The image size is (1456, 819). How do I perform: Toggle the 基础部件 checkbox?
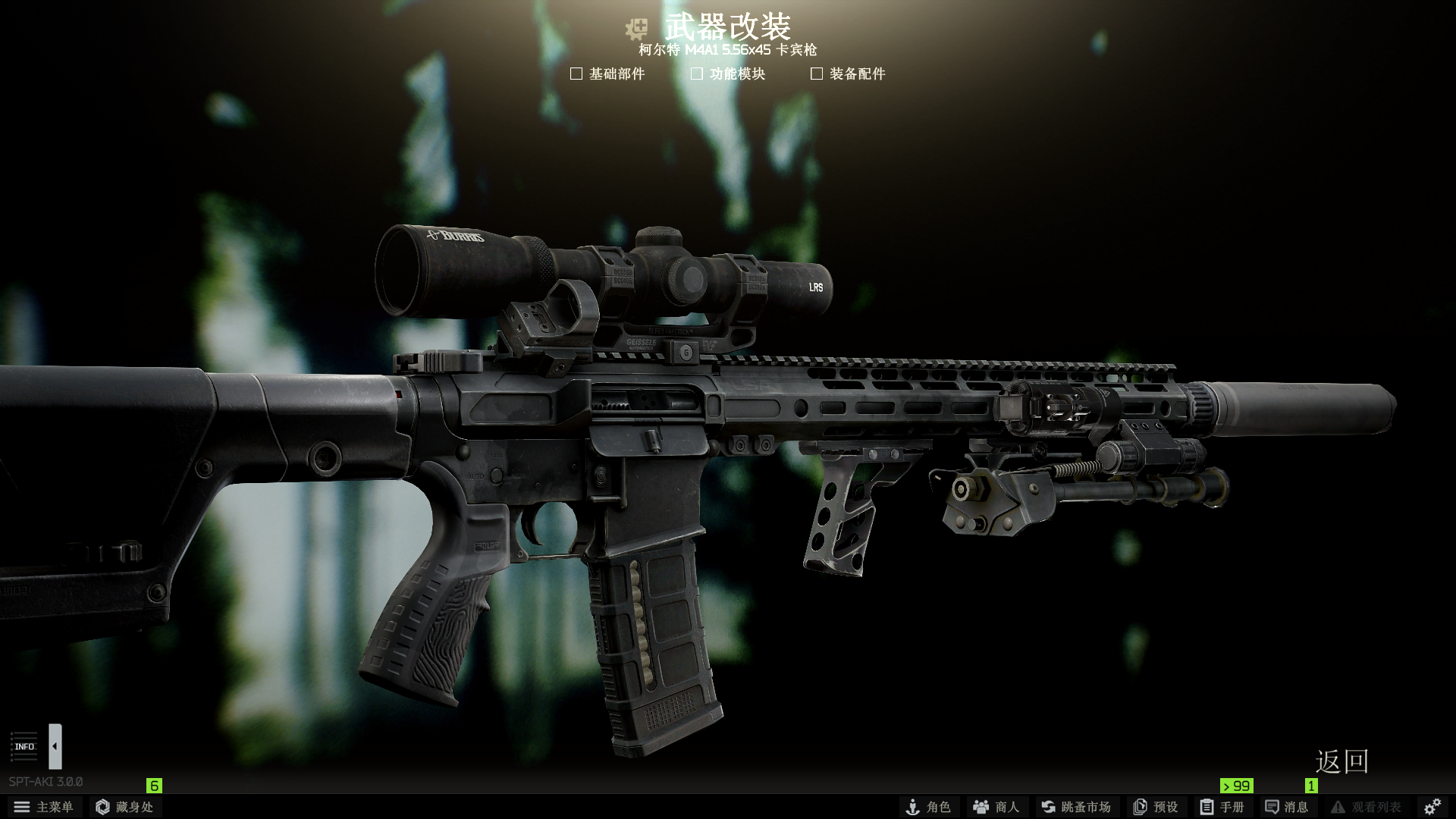pos(576,74)
